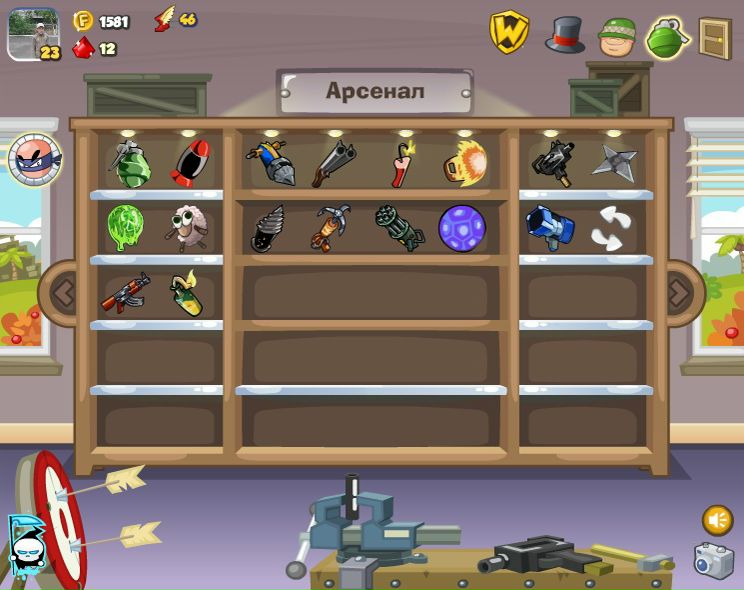Pick the purple hexagon ball item
744x590 pixels.
[462, 228]
